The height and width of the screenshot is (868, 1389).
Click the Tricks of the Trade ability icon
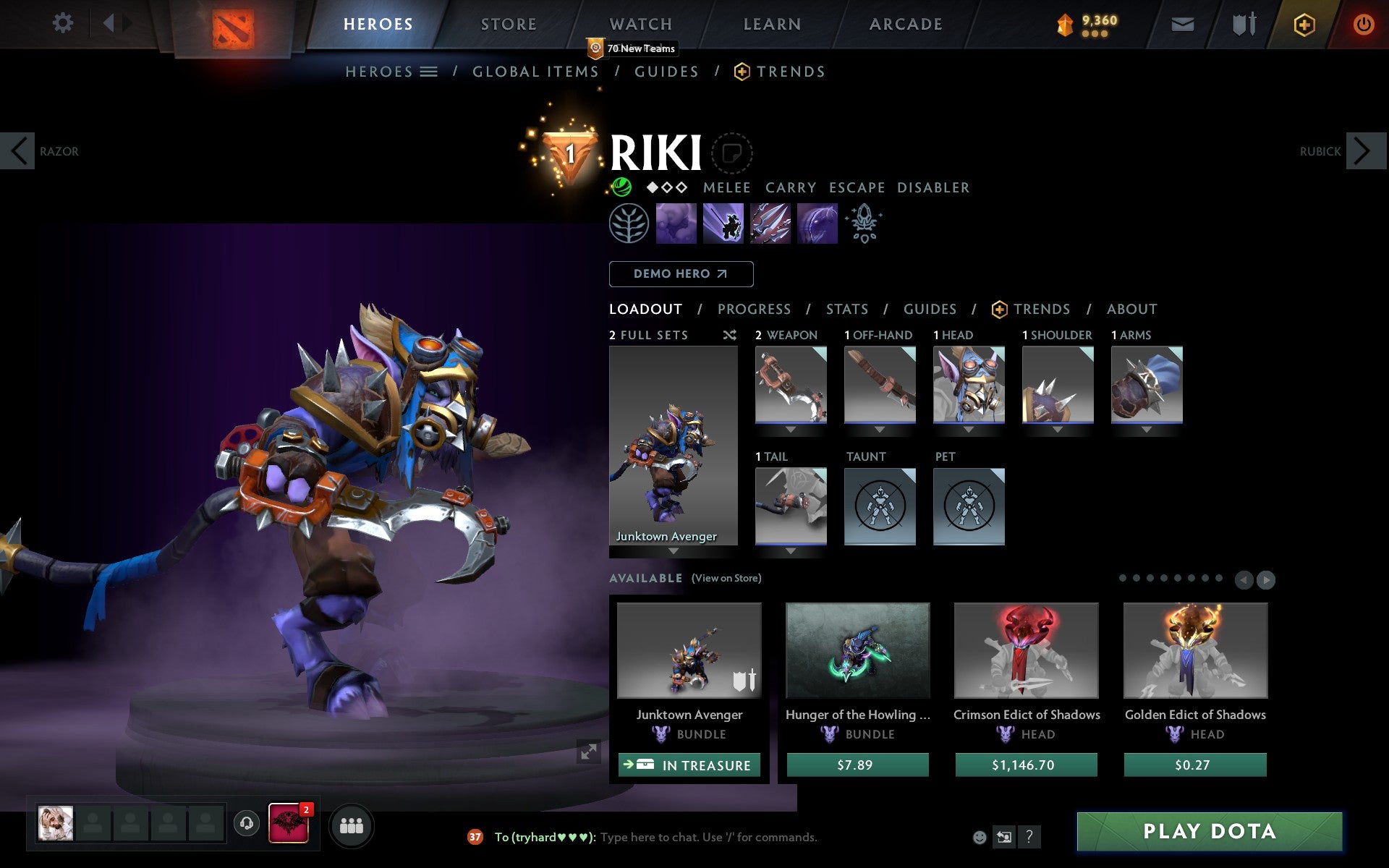(x=770, y=224)
